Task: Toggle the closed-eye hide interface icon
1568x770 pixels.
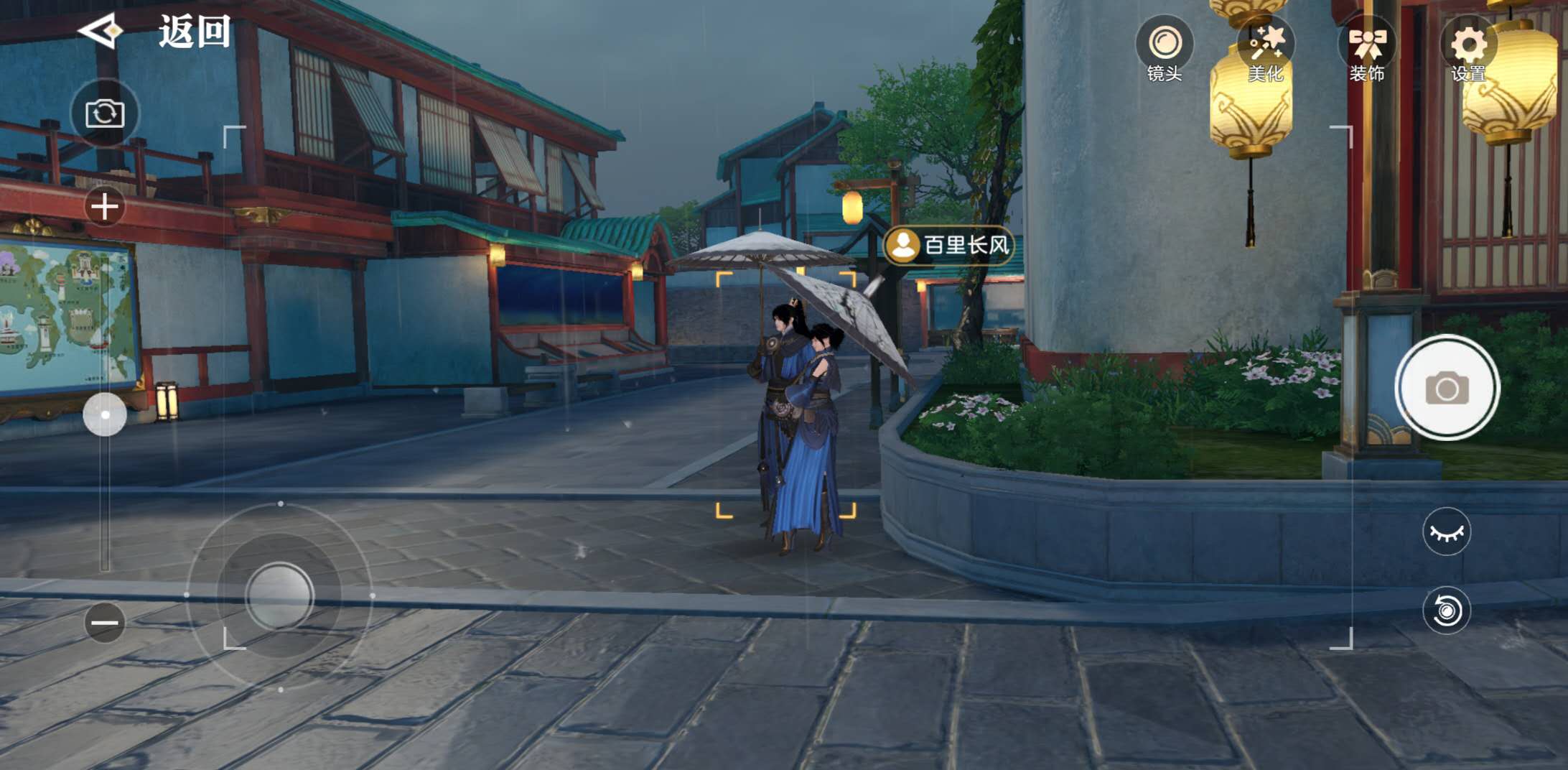Action: point(1447,532)
